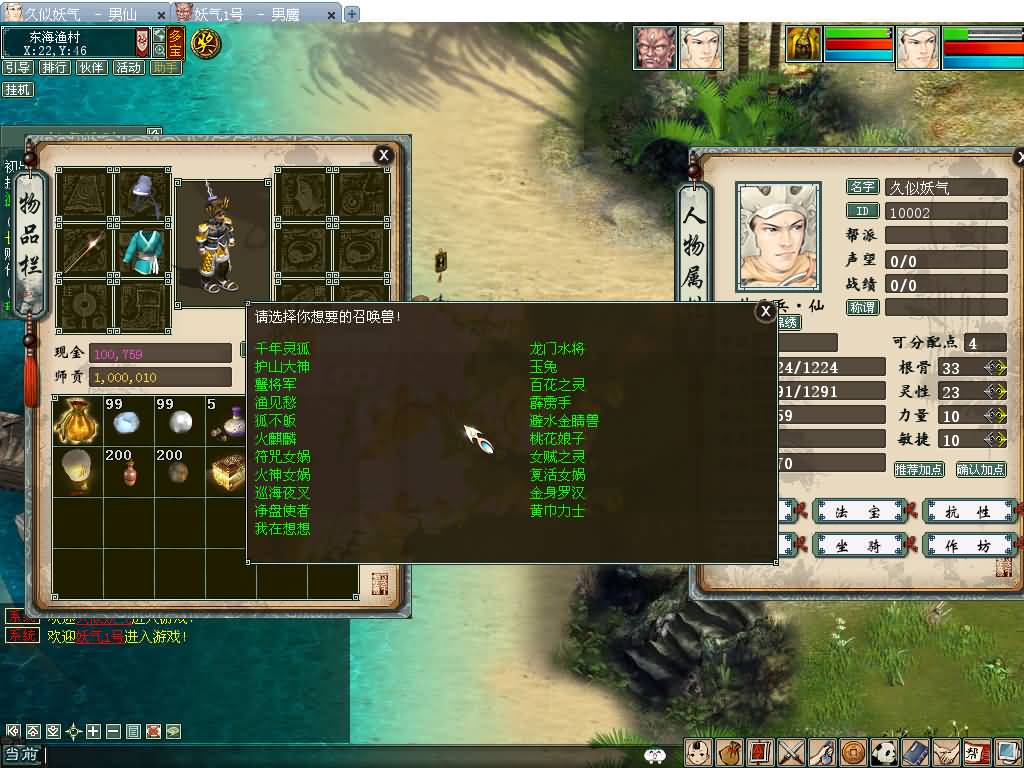This screenshot has height=768, width=1024.
Task: Choose the 玉兔 summon
Action: pyautogui.click(x=544, y=367)
